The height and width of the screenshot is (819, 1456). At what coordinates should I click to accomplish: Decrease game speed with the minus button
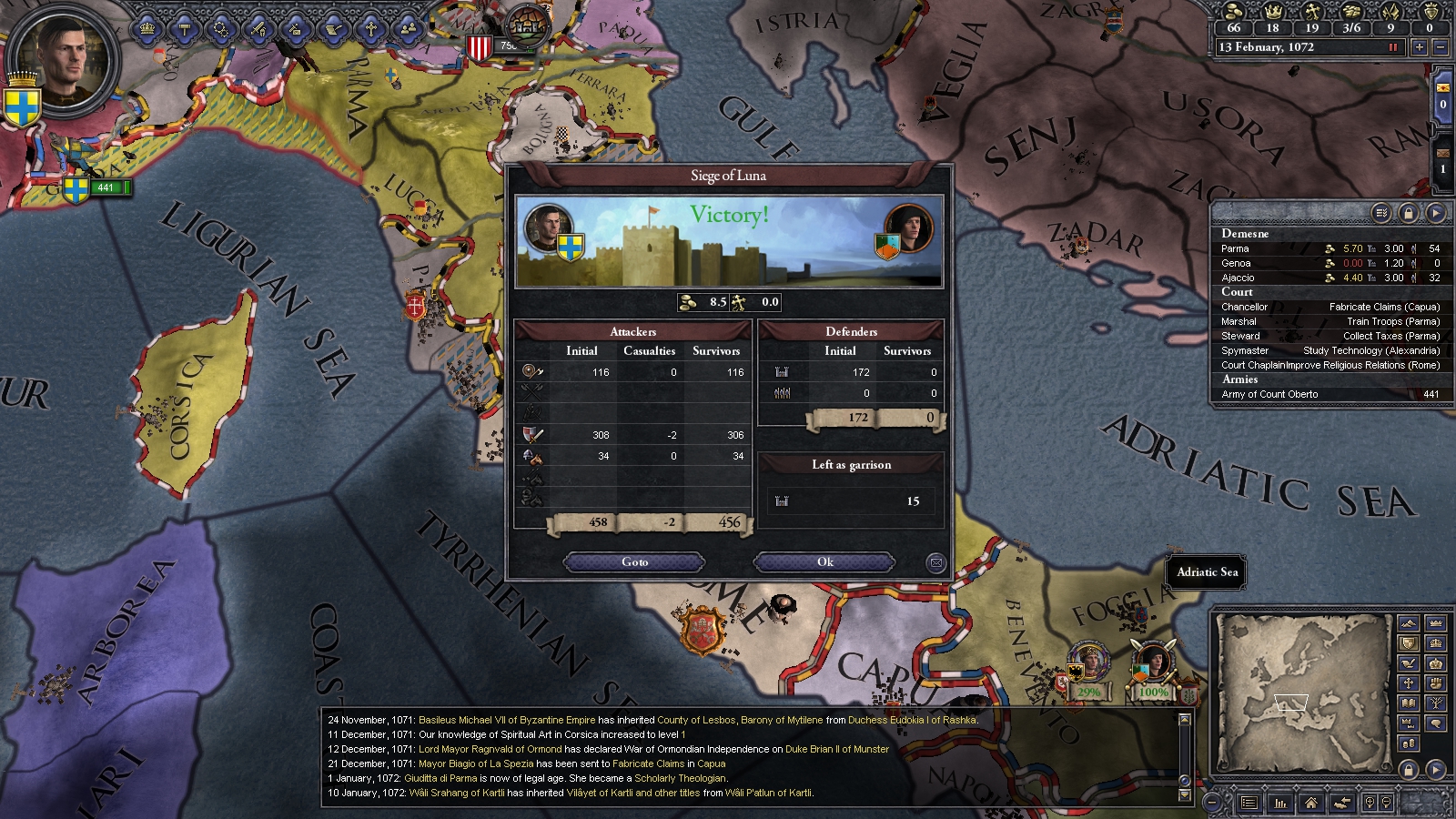[x=1440, y=48]
